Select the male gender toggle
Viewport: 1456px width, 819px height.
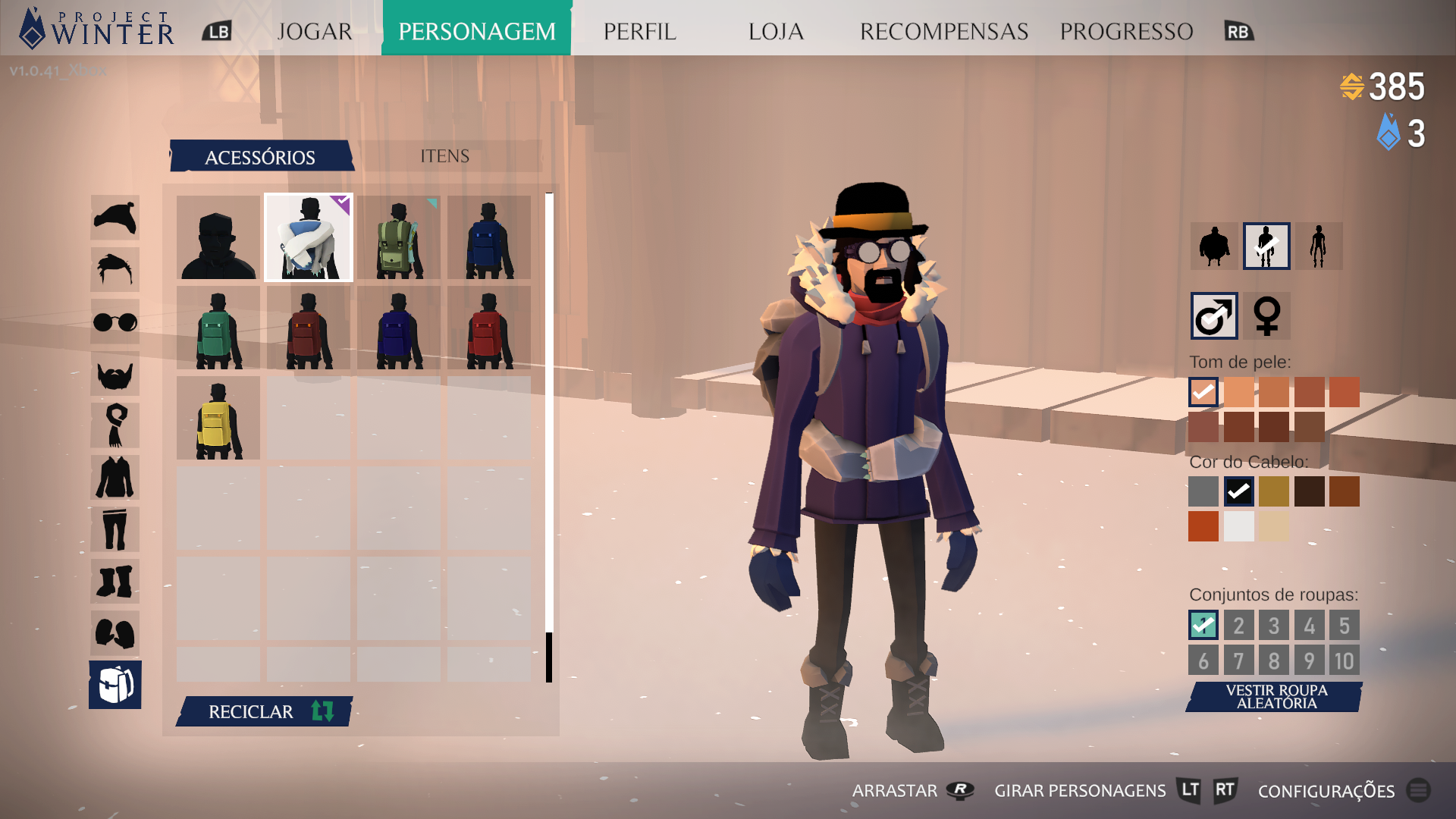click(1213, 317)
